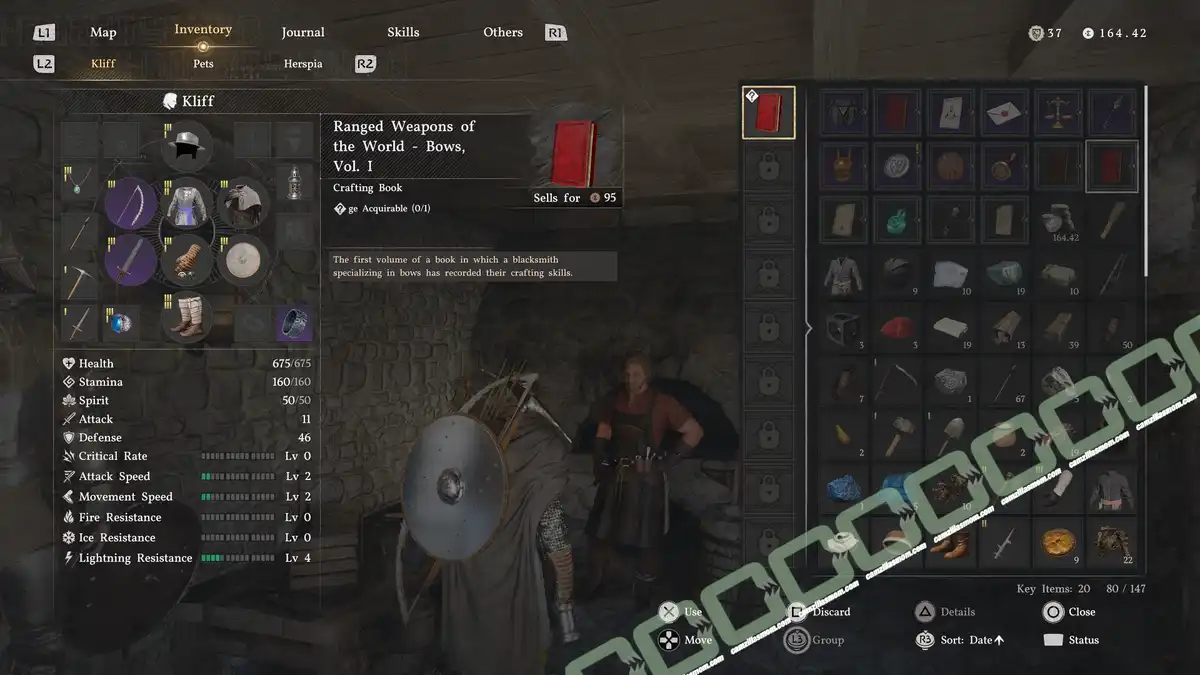Select the equipped hat slot
Image resolution: width=1200 pixels, height=675 pixels.
186,147
